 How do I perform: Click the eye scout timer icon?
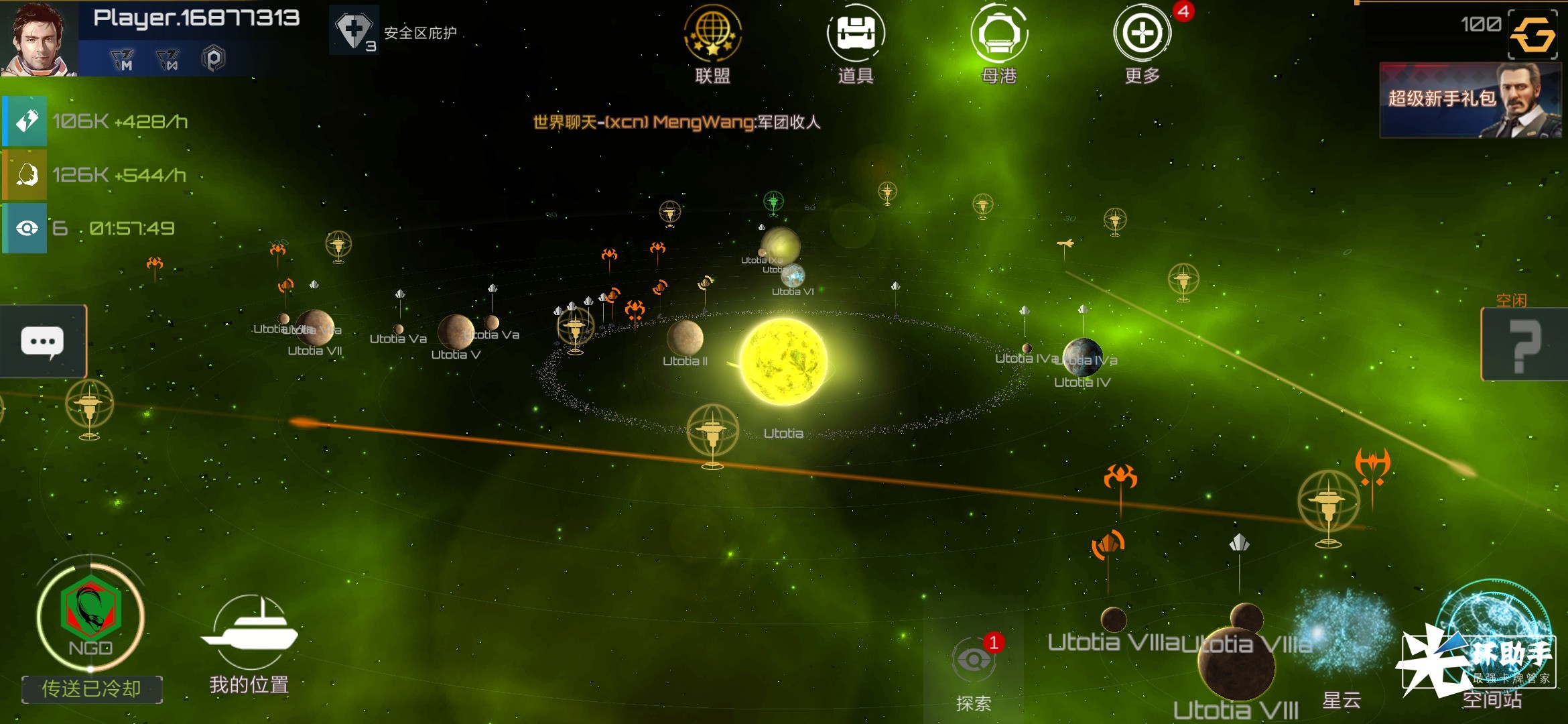[25, 229]
